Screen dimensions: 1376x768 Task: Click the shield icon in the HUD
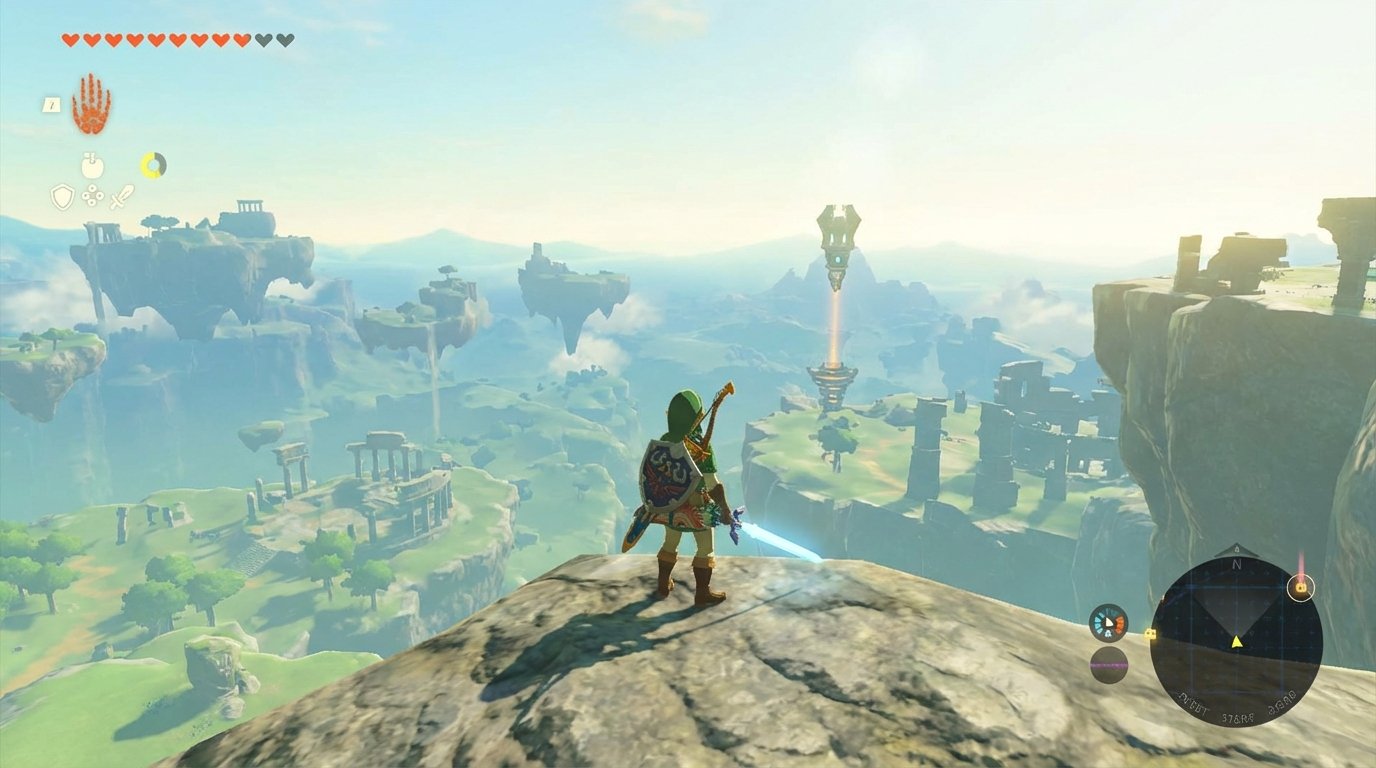[63, 197]
